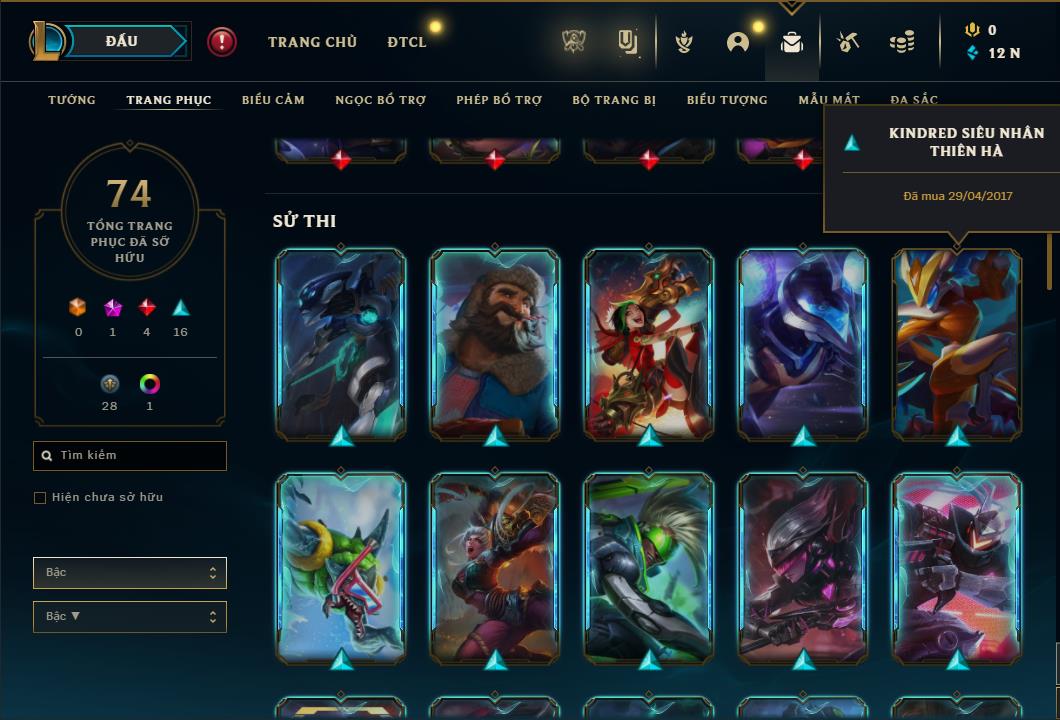Toggle the Hiện chưa sở hữu checkbox
The height and width of the screenshot is (720, 1060).
click(x=40, y=498)
